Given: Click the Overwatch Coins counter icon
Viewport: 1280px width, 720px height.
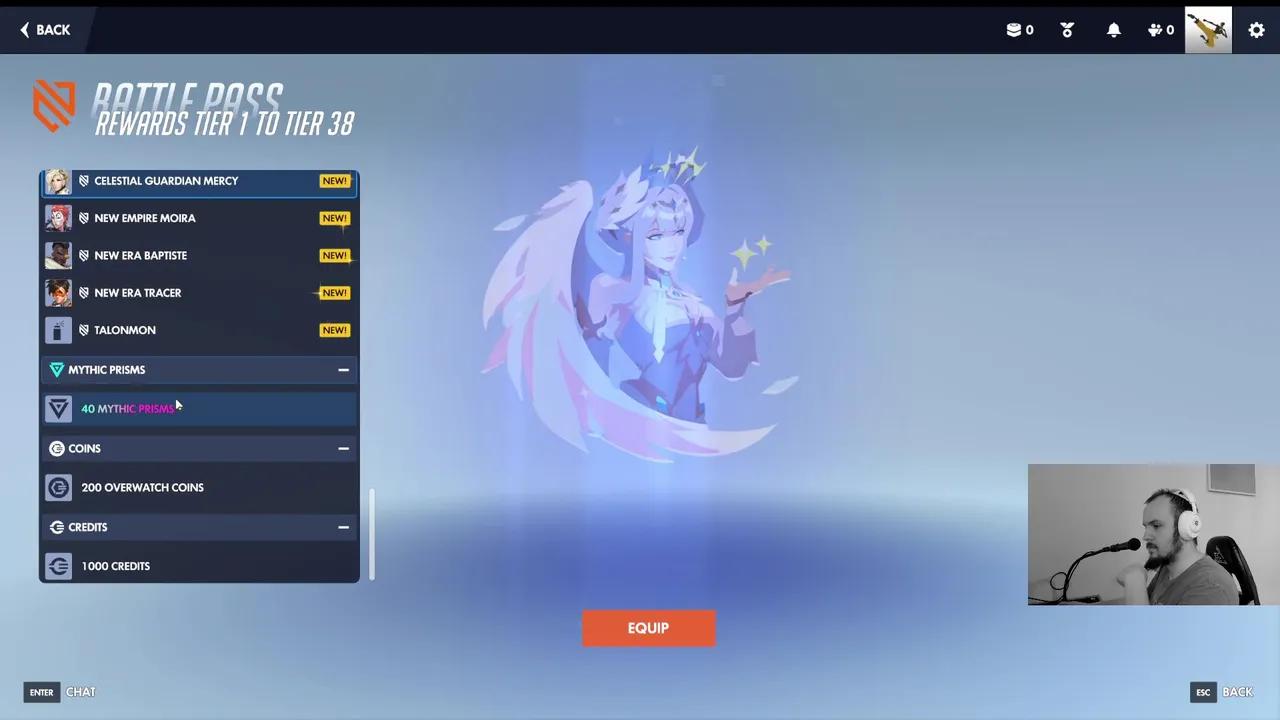Looking at the screenshot, I should coord(1013,29).
